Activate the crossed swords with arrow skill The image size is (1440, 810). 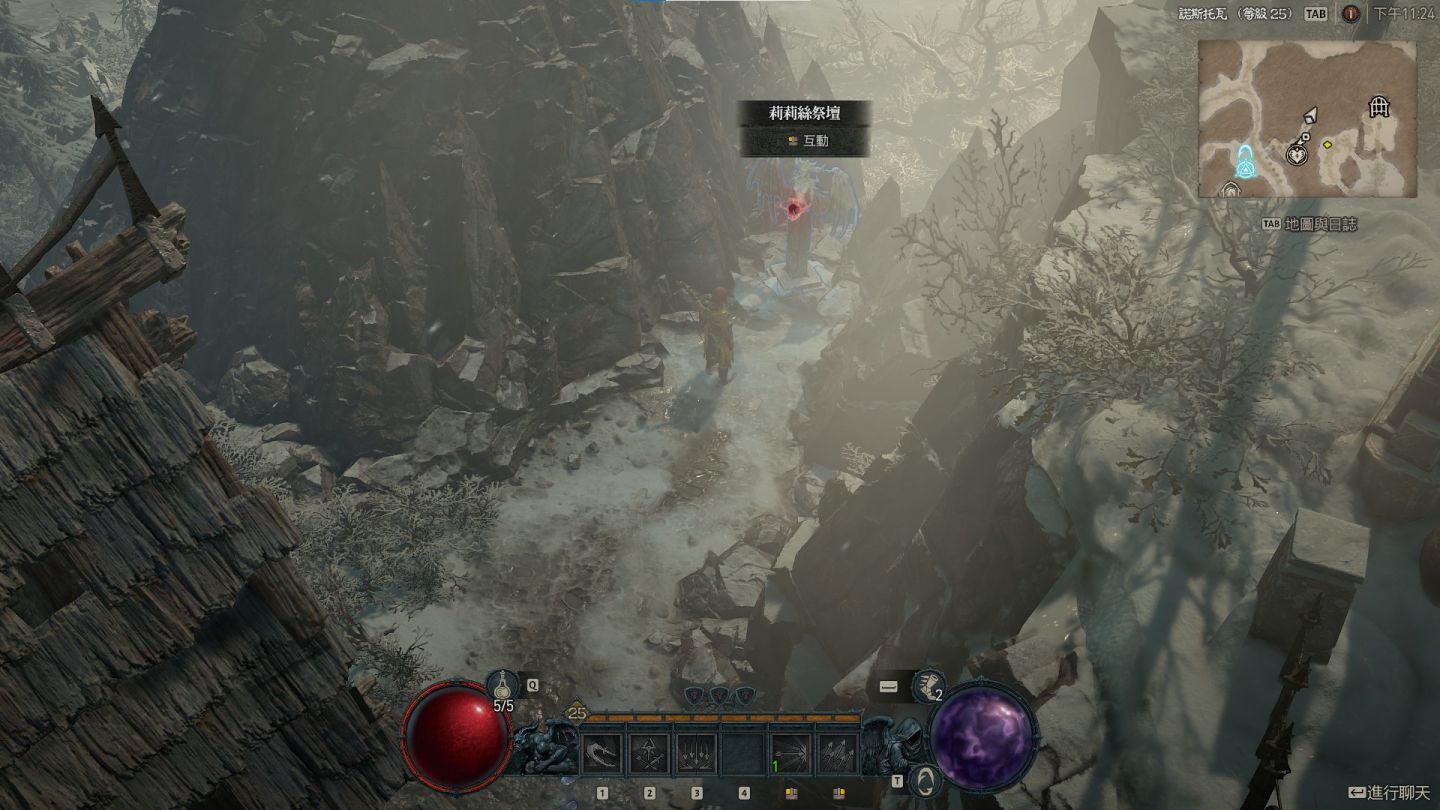(649, 753)
